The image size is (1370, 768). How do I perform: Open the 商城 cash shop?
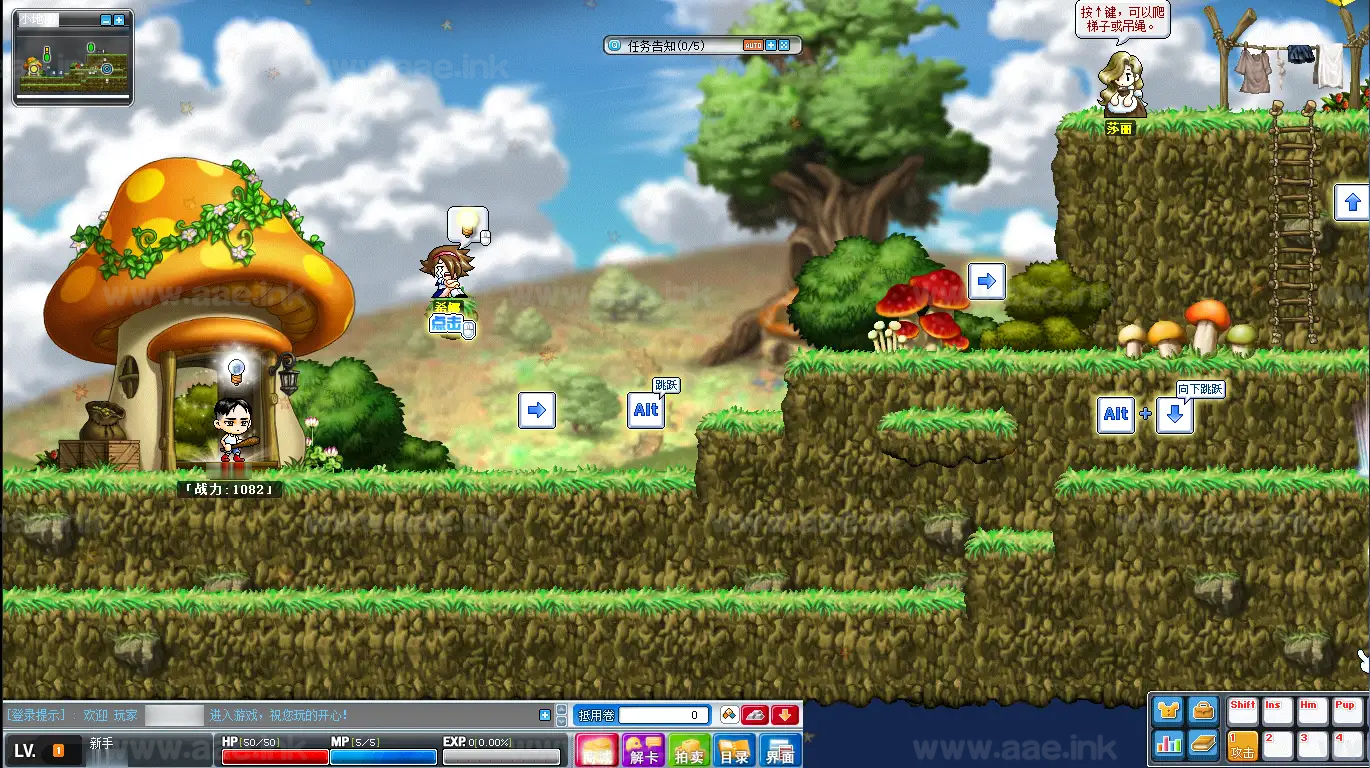597,750
